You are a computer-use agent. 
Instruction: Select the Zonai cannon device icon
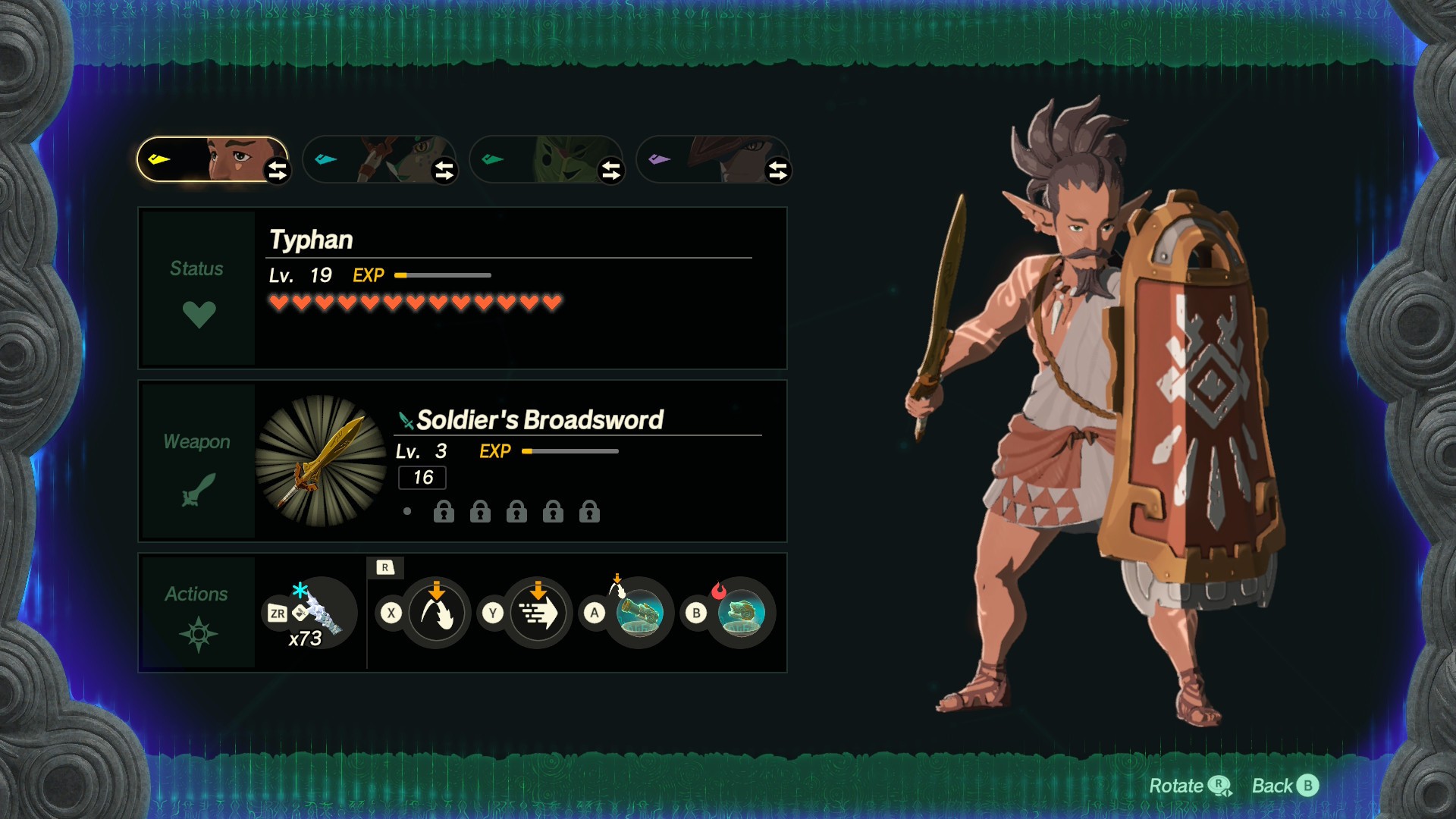point(640,613)
